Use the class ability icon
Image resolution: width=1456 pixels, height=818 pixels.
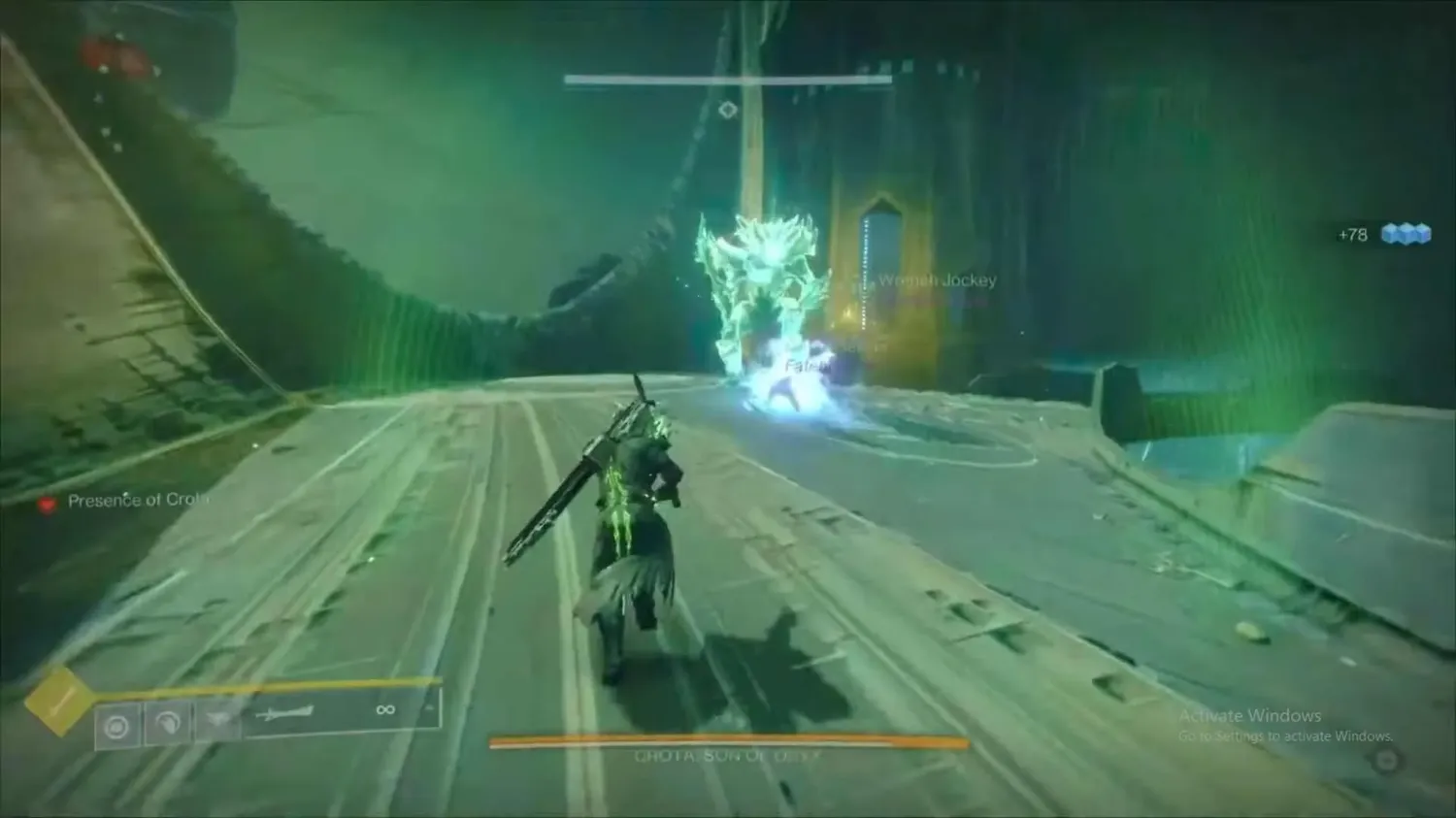point(218,720)
